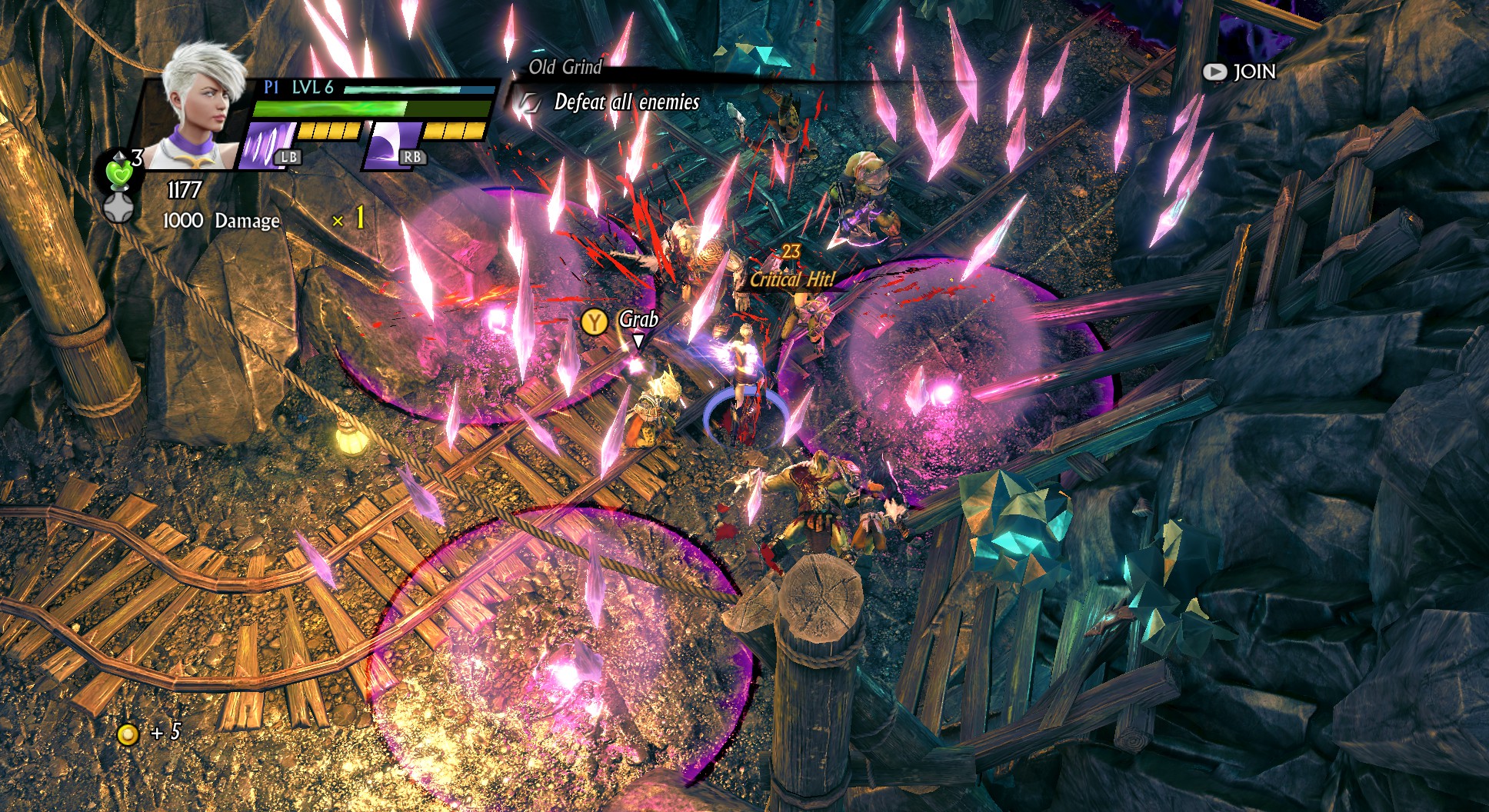
Task: Click the JOIN player label
Action: tap(1254, 72)
